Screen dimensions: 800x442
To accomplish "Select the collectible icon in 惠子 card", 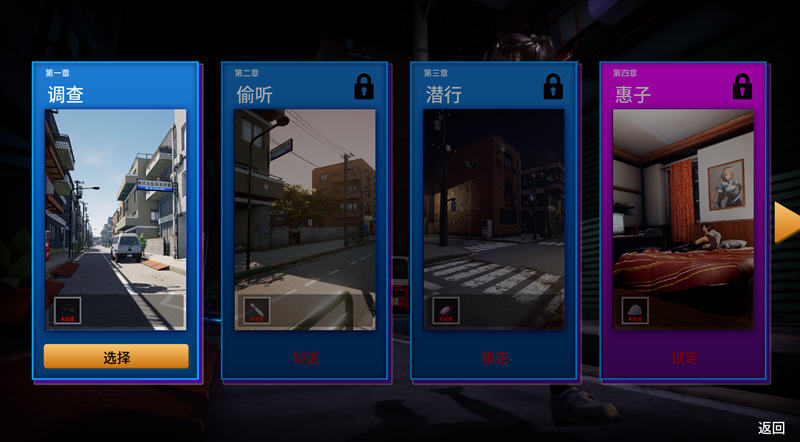I will pos(635,311).
